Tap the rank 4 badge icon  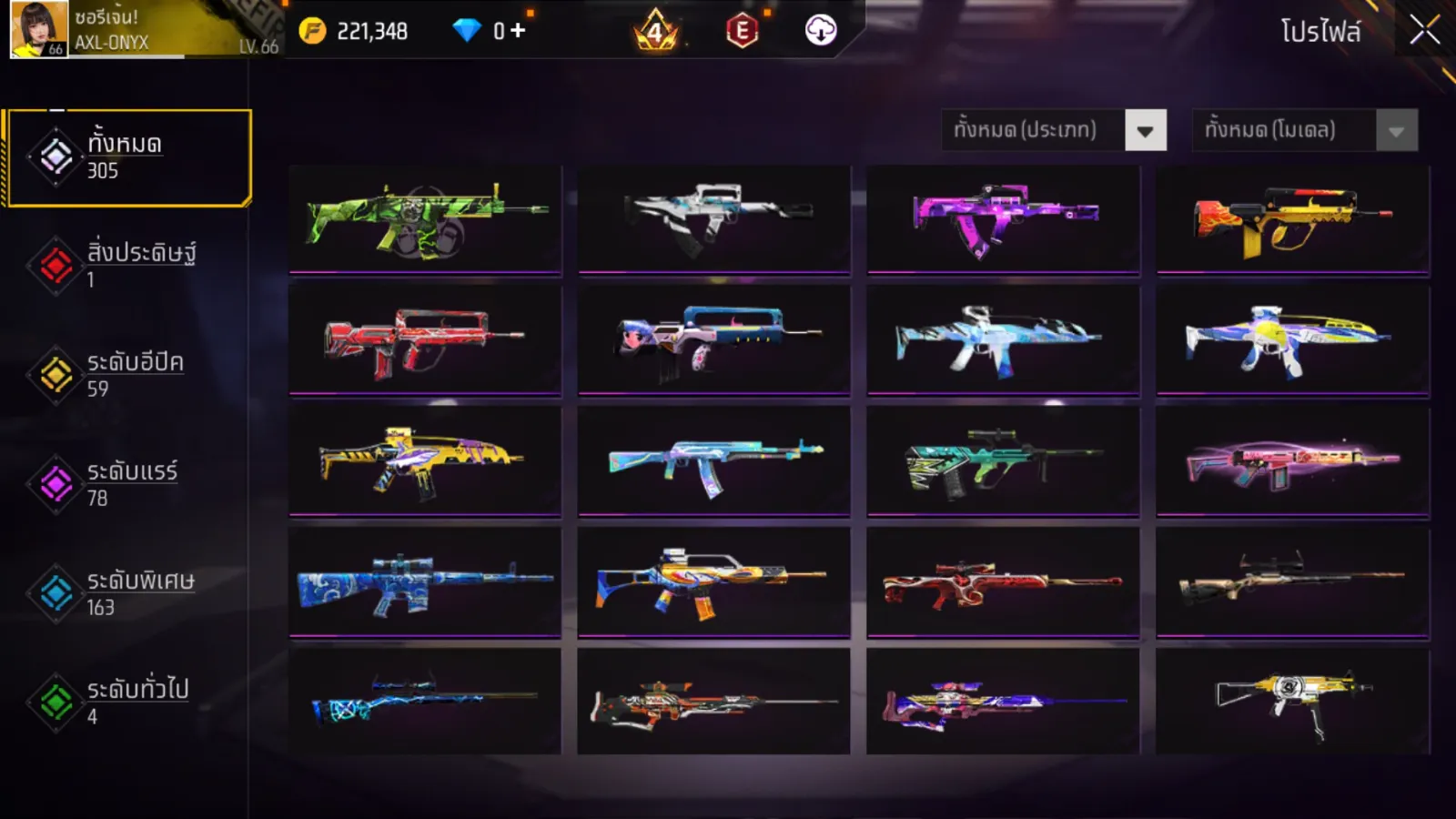(655, 31)
